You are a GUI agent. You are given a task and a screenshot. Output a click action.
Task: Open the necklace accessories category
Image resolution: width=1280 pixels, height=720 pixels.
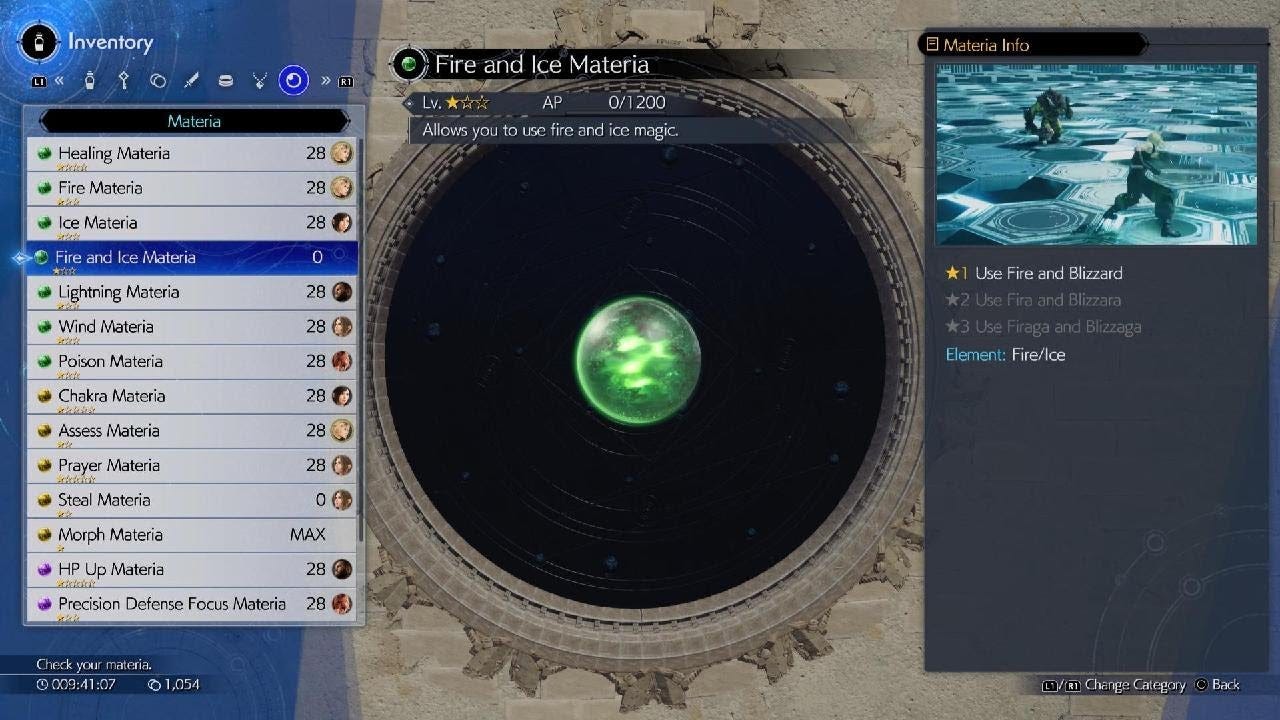click(259, 81)
